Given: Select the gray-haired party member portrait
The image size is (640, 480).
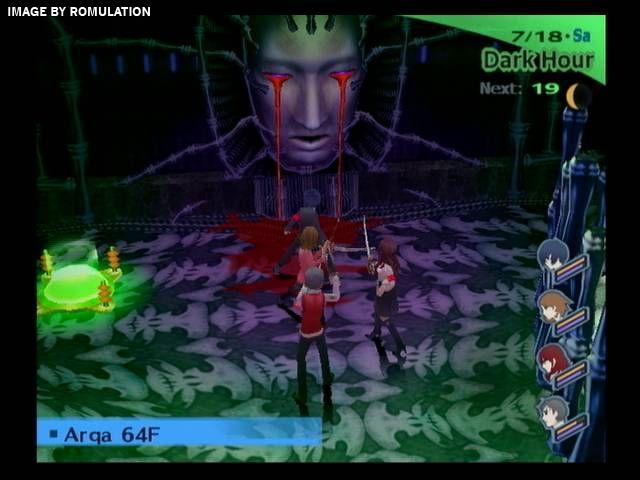Looking at the screenshot, I should click(x=553, y=412).
